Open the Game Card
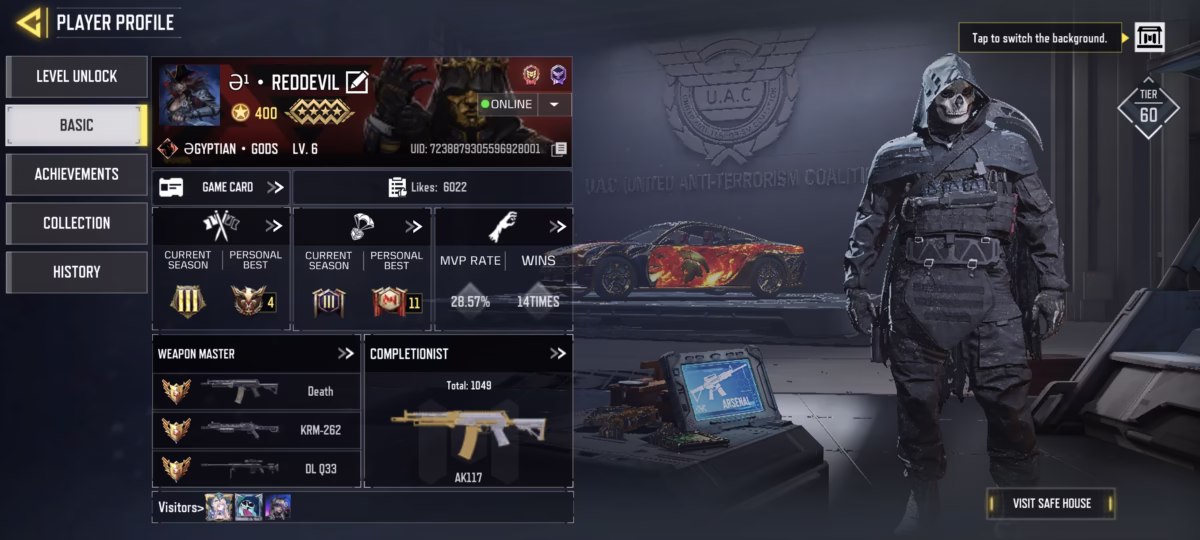The height and width of the screenshot is (540, 1200). coord(221,187)
